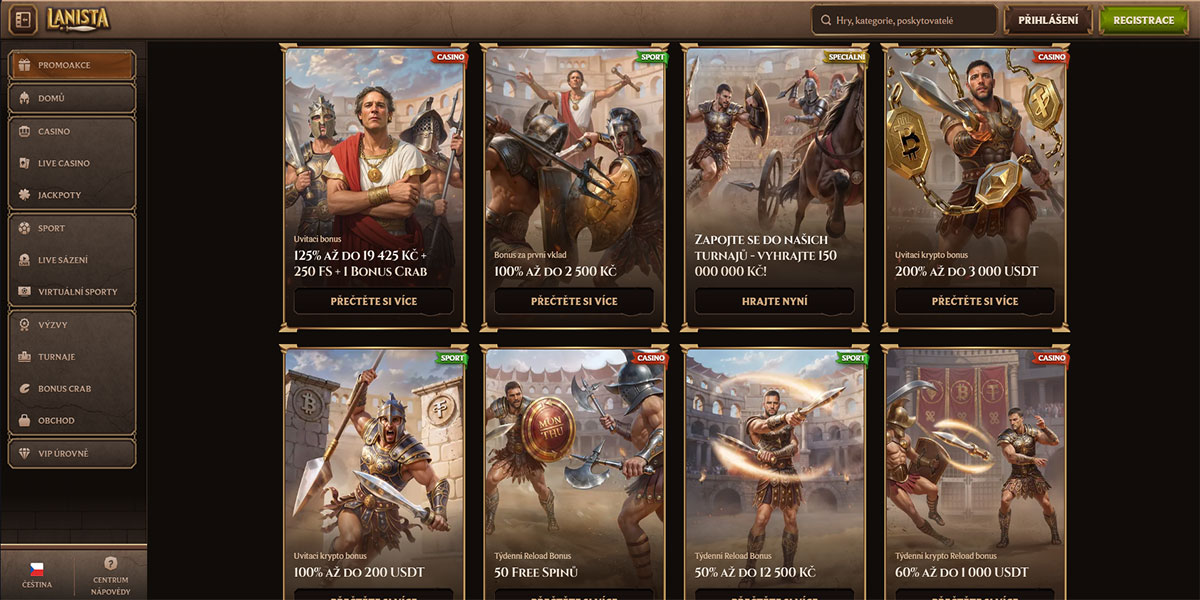Open the Casino section
1200x600 pixels.
point(72,131)
